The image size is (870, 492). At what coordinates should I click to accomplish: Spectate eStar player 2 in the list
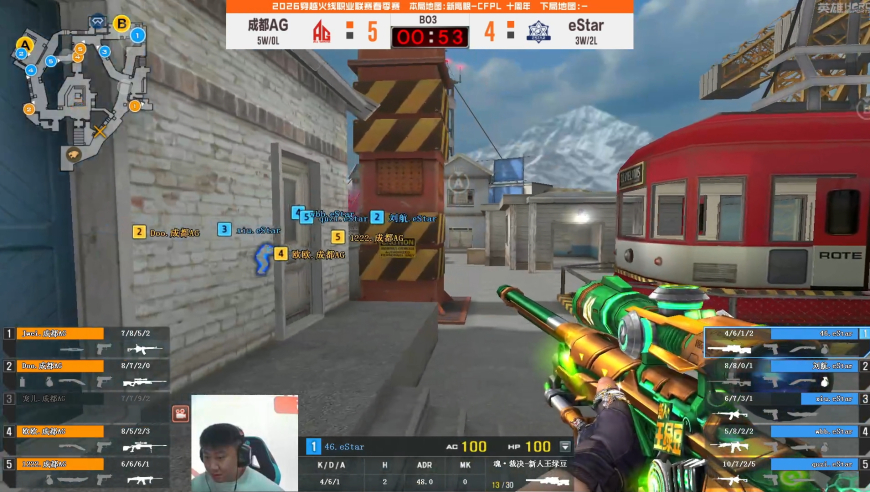tap(786, 373)
